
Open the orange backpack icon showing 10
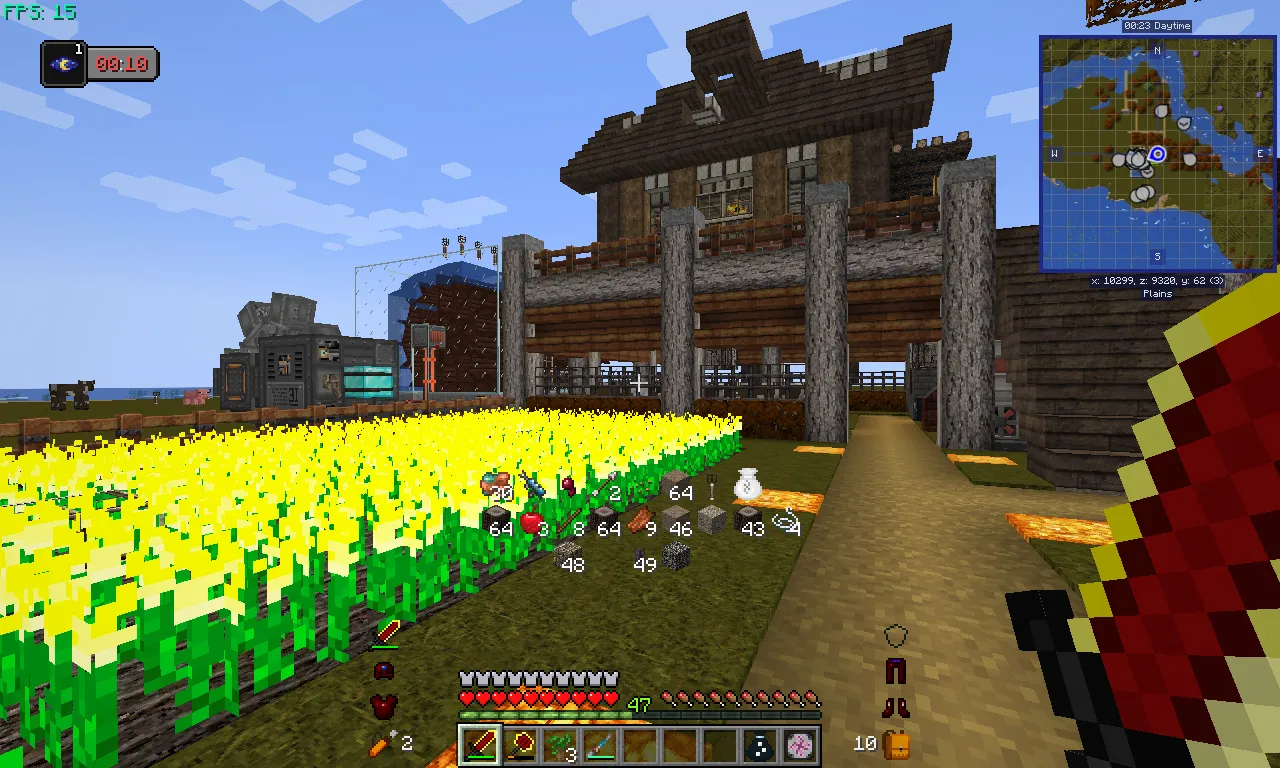tap(896, 744)
